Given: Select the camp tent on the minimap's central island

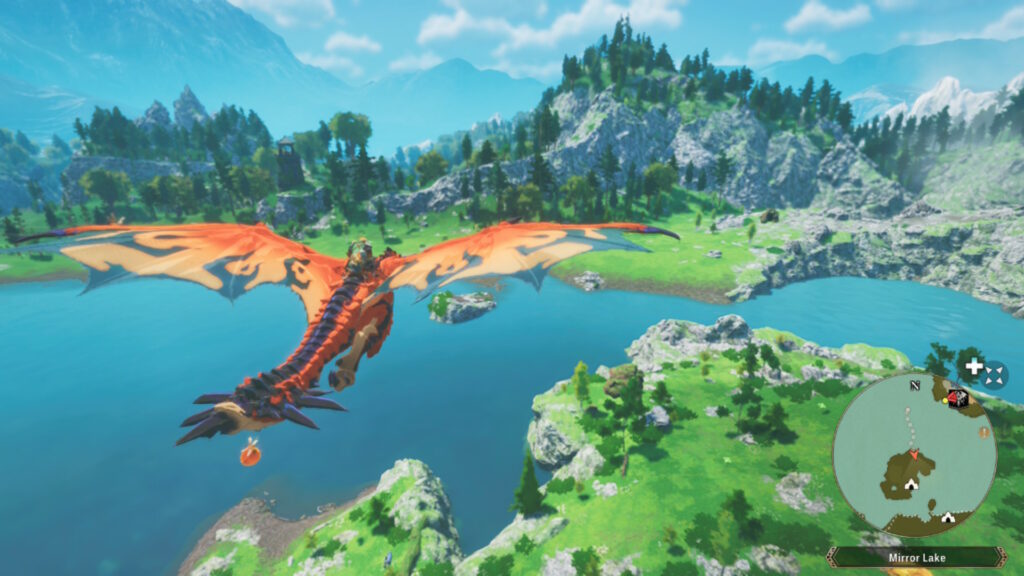Looking at the screenshot, I should pos(911,485).
